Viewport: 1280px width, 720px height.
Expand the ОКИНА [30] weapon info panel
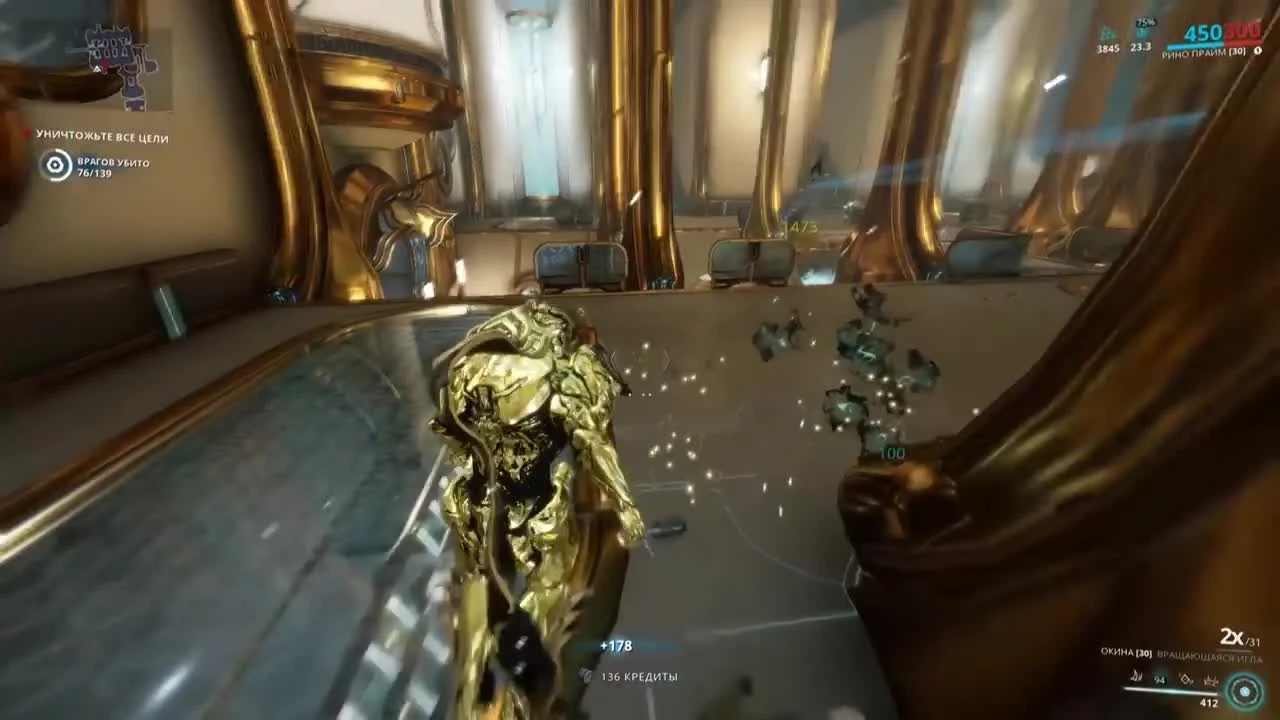tap(1127, 653)
